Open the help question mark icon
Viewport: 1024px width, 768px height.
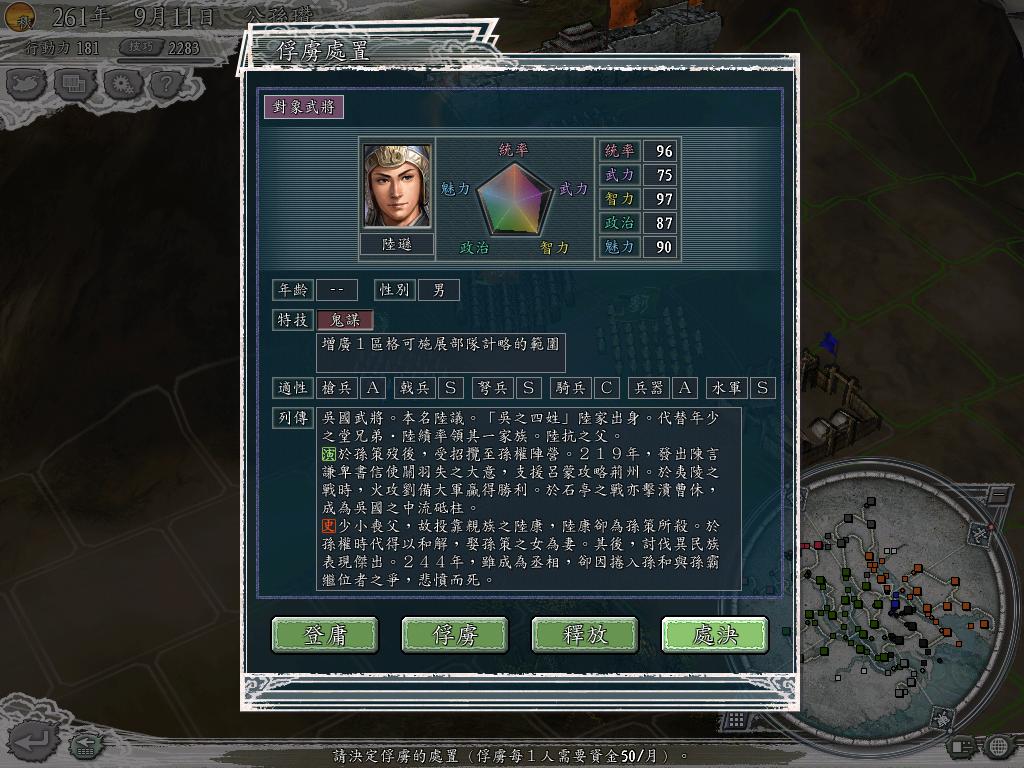pos(167,84)
